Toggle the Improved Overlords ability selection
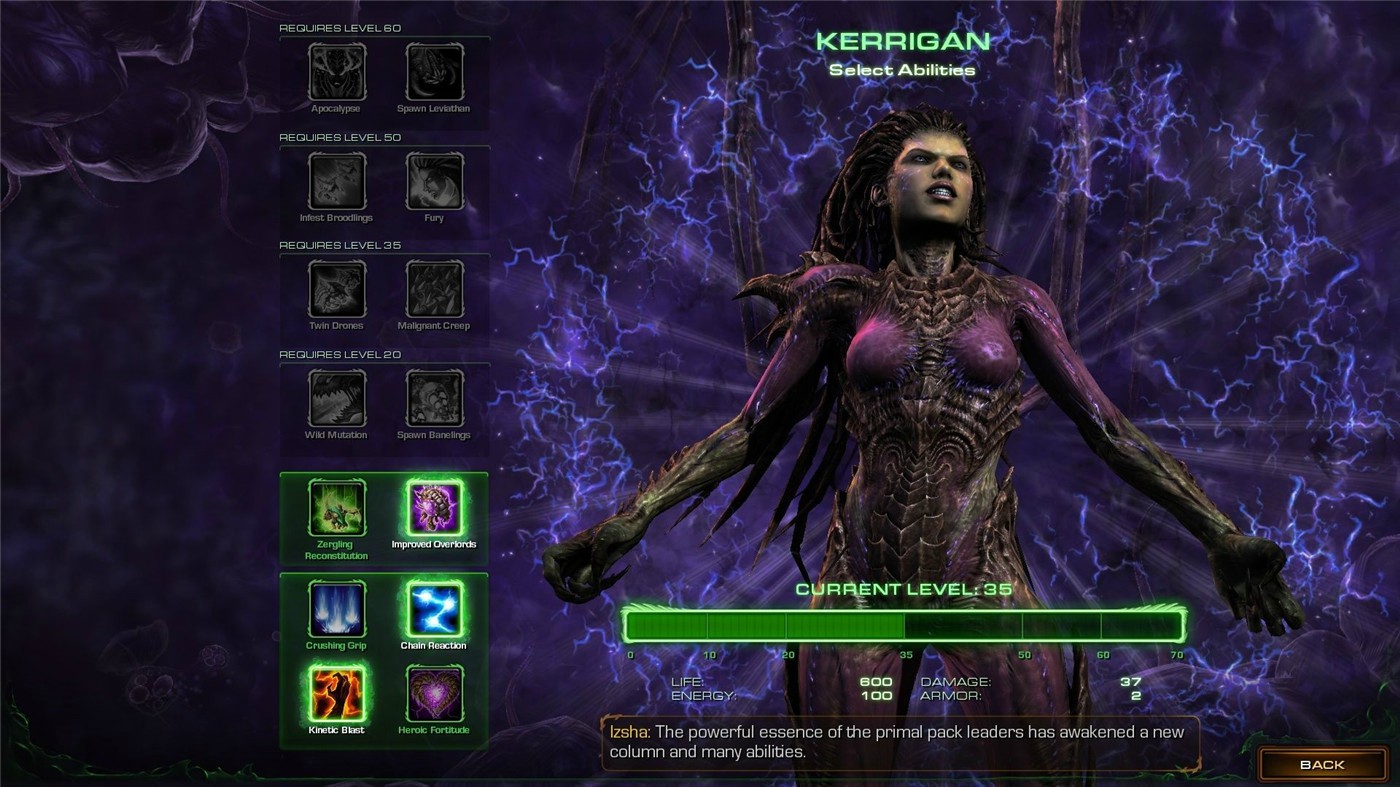This screenshot has height=787, width=1400. point(432,508)
